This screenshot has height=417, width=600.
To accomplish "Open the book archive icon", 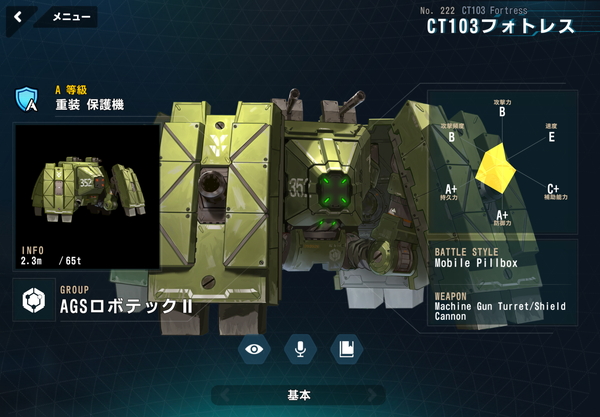I will point(346,348).
